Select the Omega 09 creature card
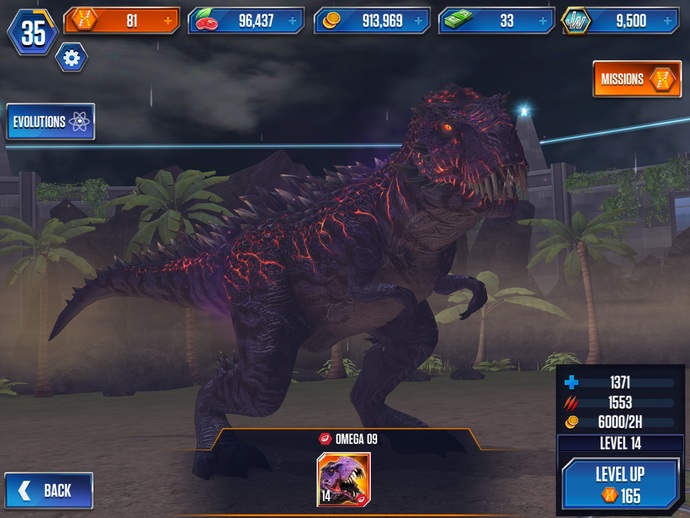The height and width of the screenshot is (518, 690). tap(343, 480)
